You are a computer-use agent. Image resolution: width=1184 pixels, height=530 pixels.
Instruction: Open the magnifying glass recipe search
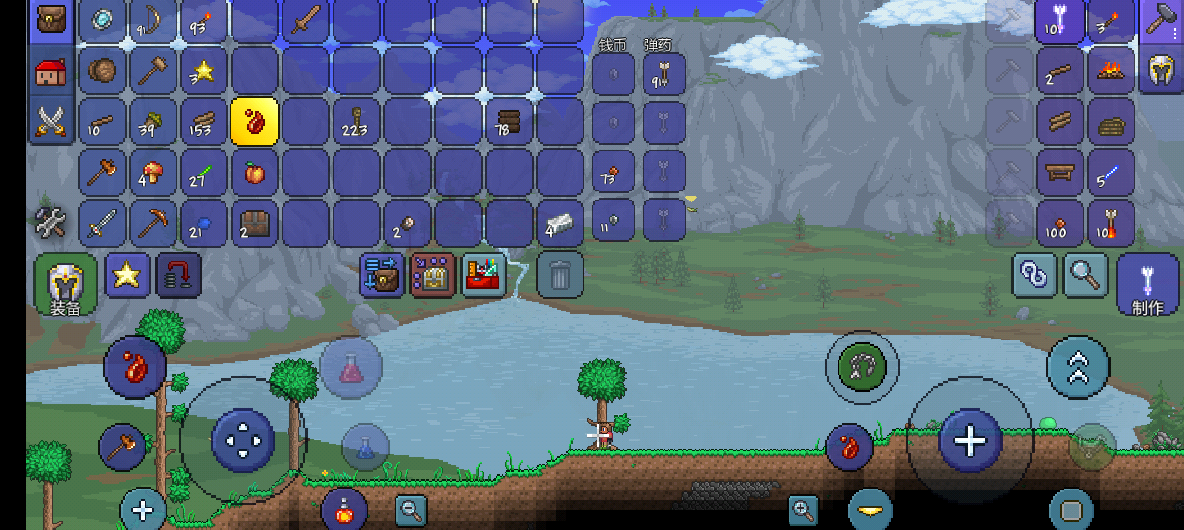(x=1085, y=273)
